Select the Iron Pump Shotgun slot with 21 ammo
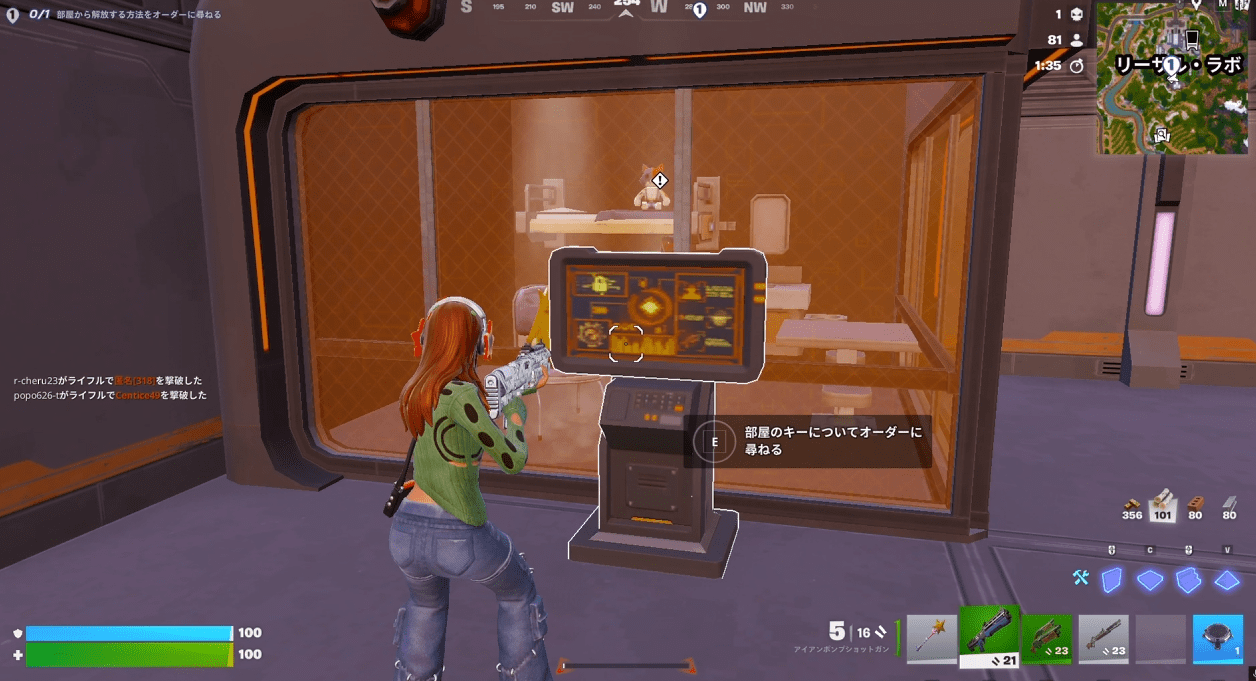This screenshot has height=681, width=1256. click(x=989, y=636)
